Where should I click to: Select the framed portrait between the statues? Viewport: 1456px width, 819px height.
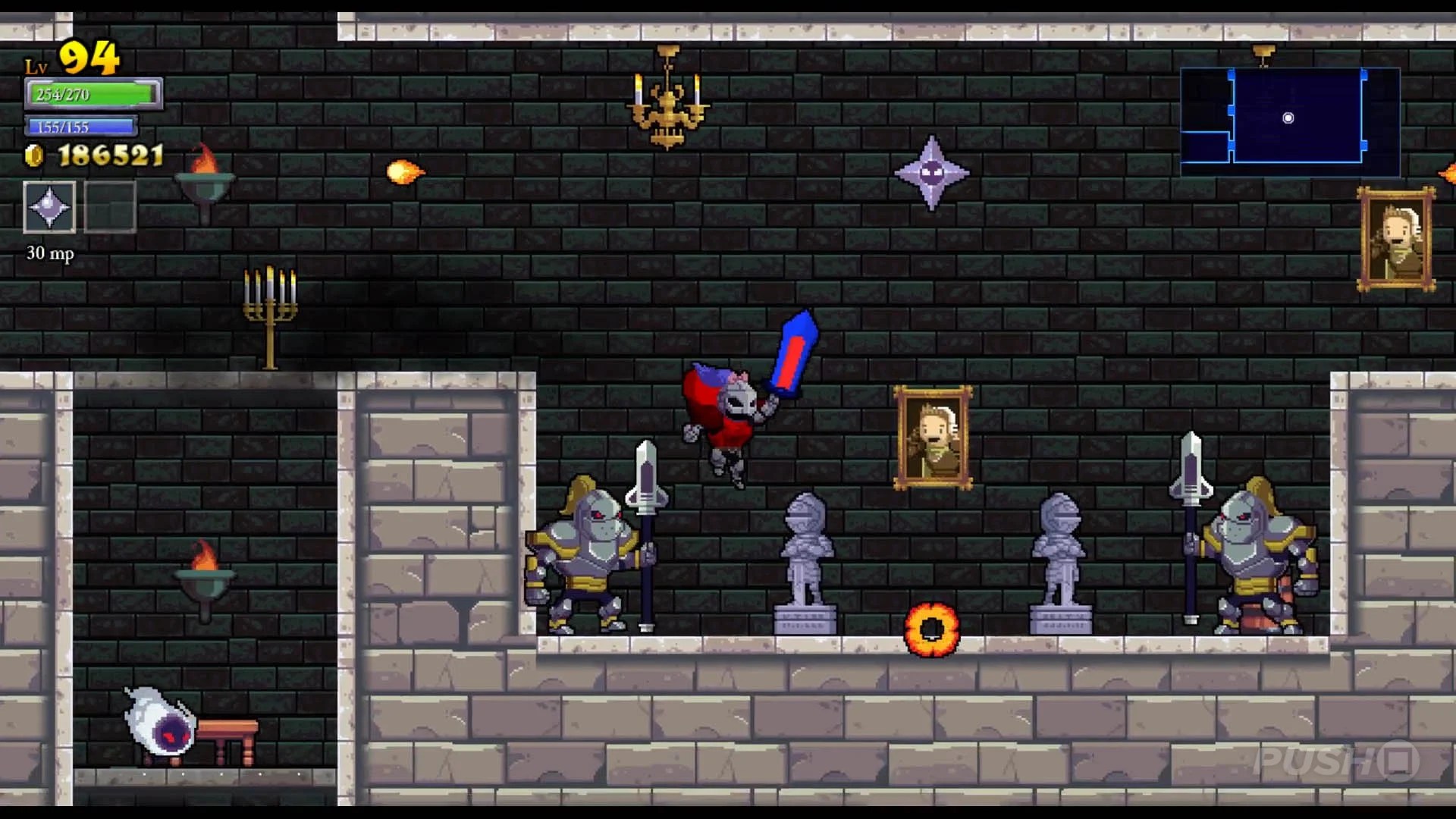[x=931, y=438]
